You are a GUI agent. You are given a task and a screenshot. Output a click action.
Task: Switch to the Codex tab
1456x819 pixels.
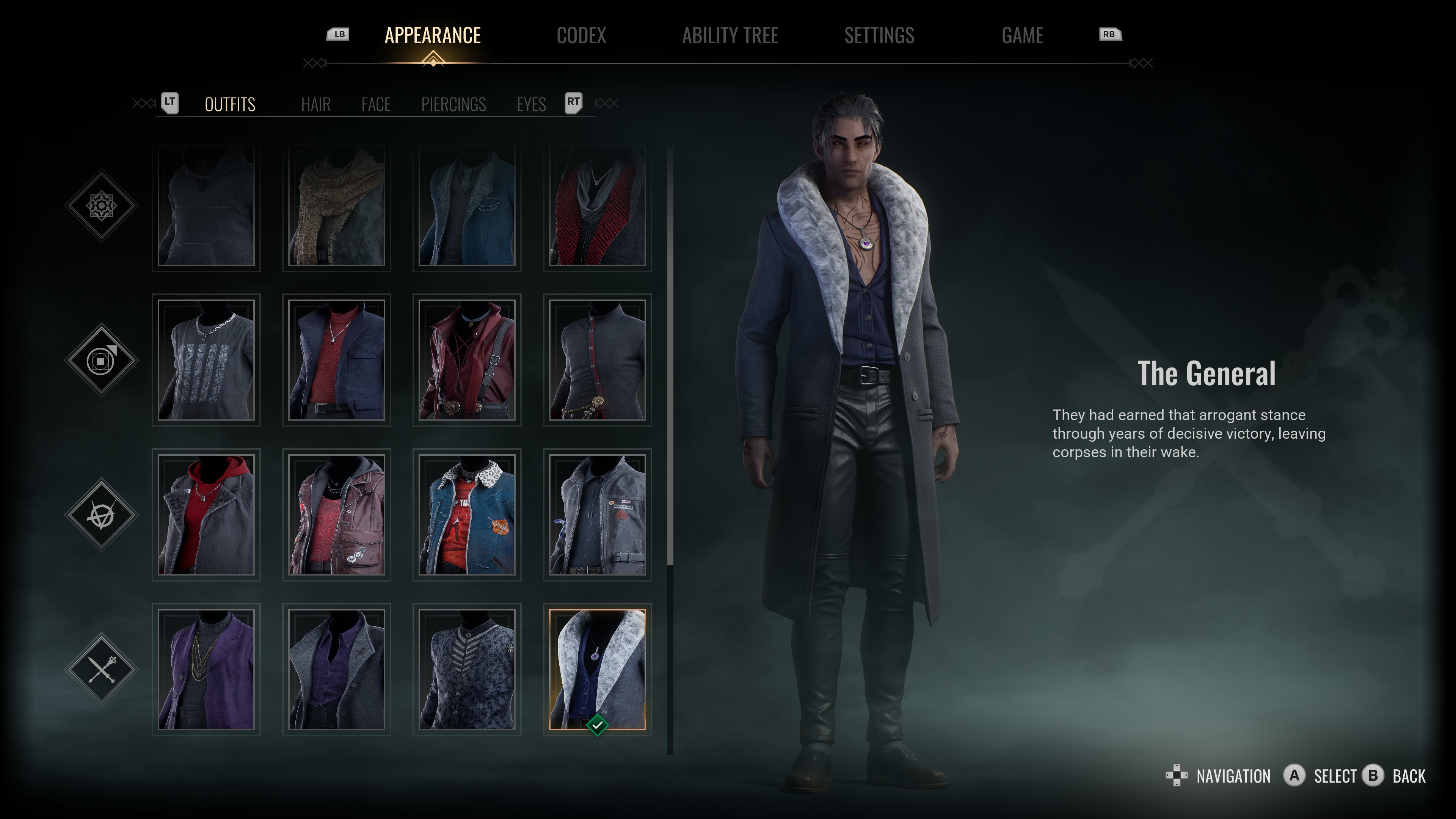pos(581,36)
